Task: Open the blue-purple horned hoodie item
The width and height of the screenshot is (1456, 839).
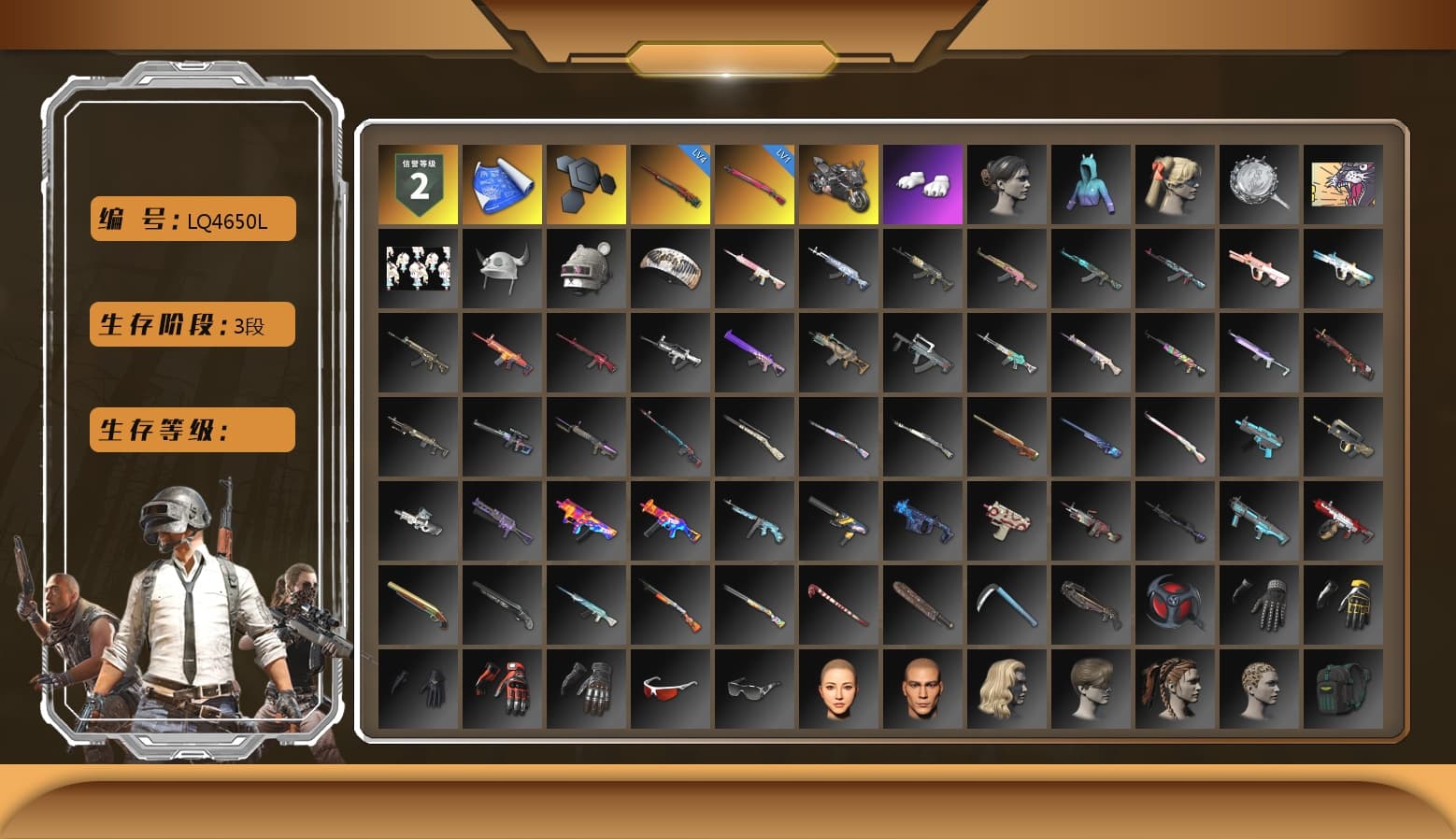Action: point(1091,182)
